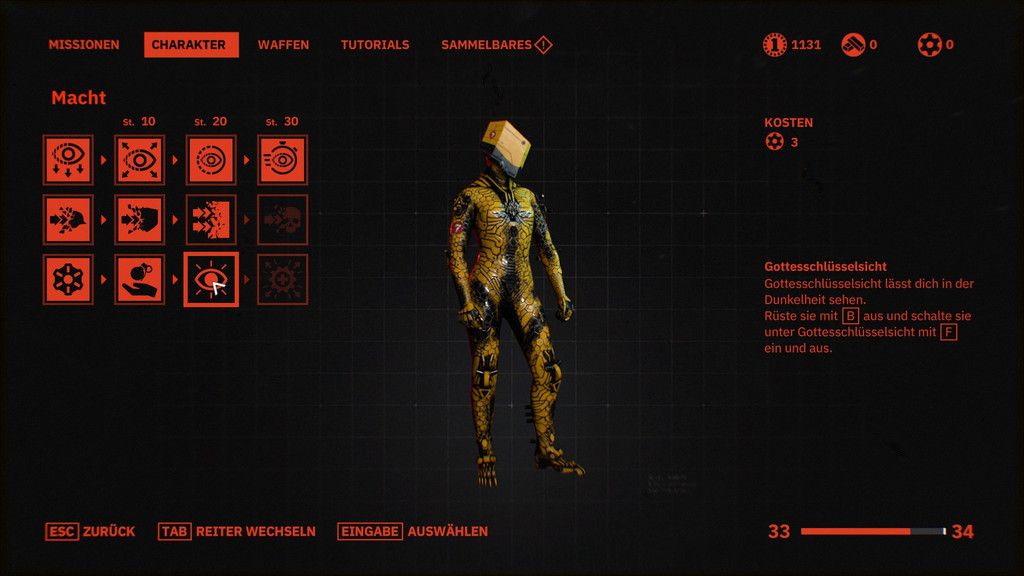Show the Sammelbares tab

496,45
